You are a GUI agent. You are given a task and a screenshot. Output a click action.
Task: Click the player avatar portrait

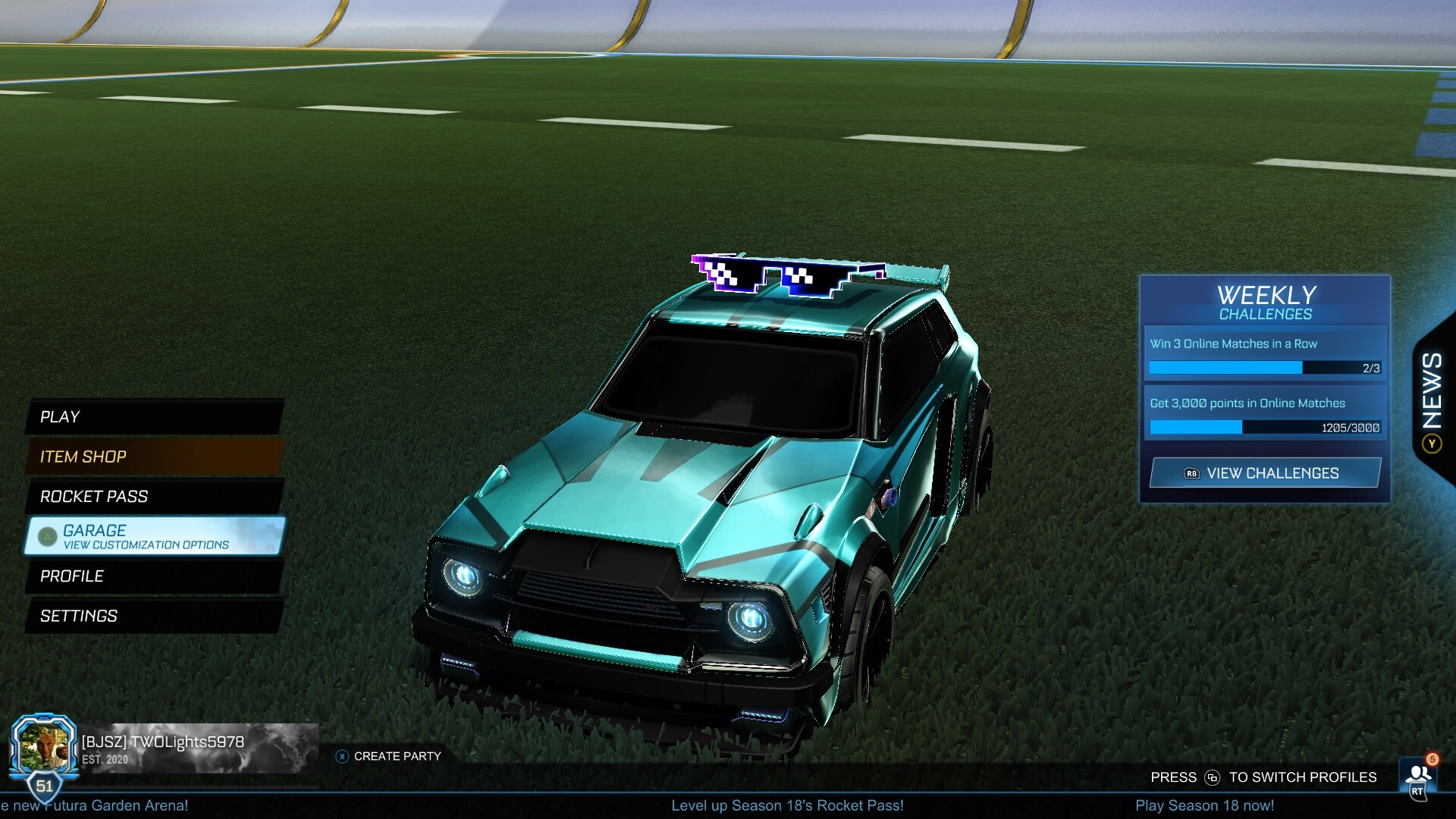pyautogui.click(x=47, y=743)
